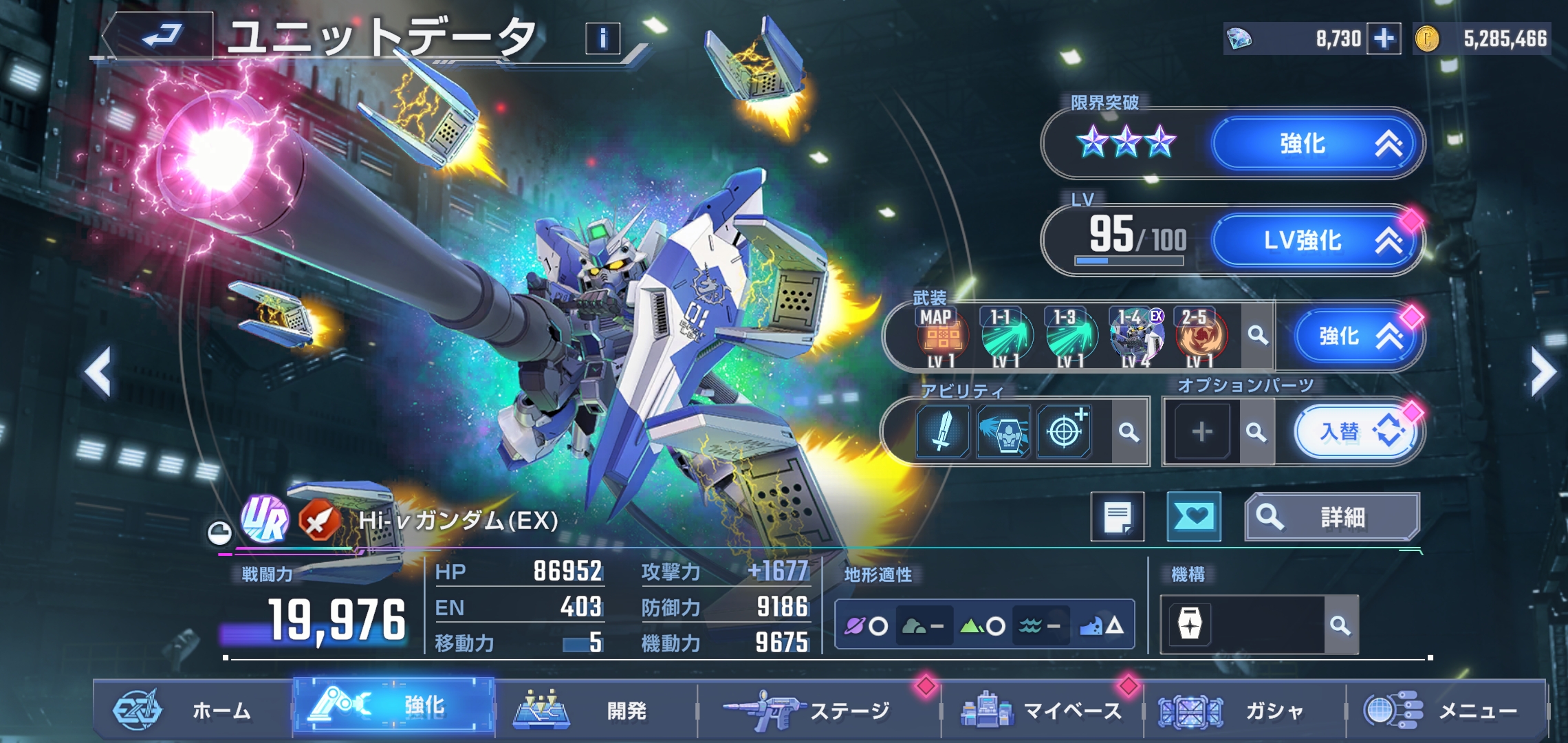Inspect the crosshair ability icon

(x=1064, y=432)
